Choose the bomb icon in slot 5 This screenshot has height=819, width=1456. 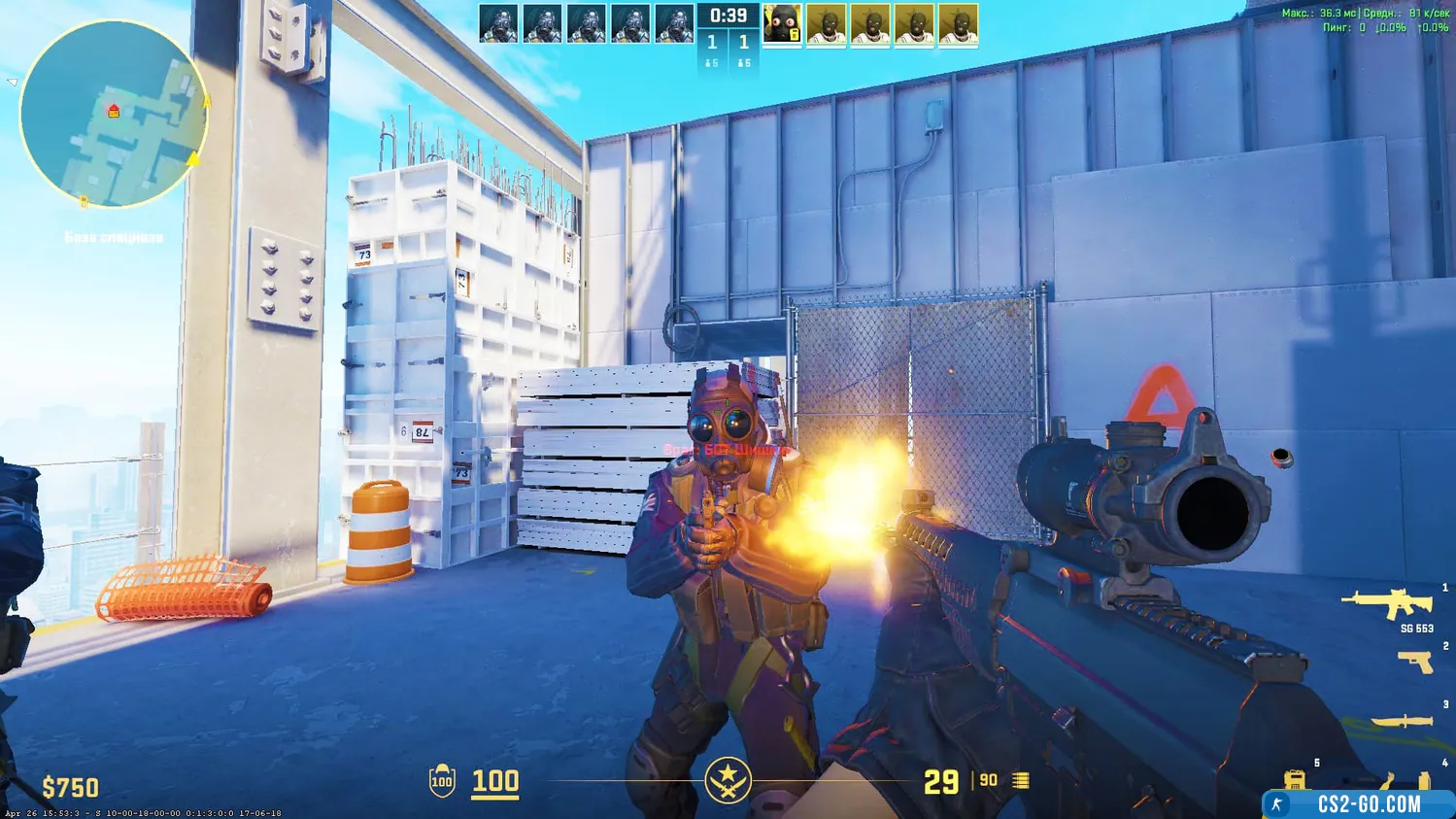(1295, 779)
